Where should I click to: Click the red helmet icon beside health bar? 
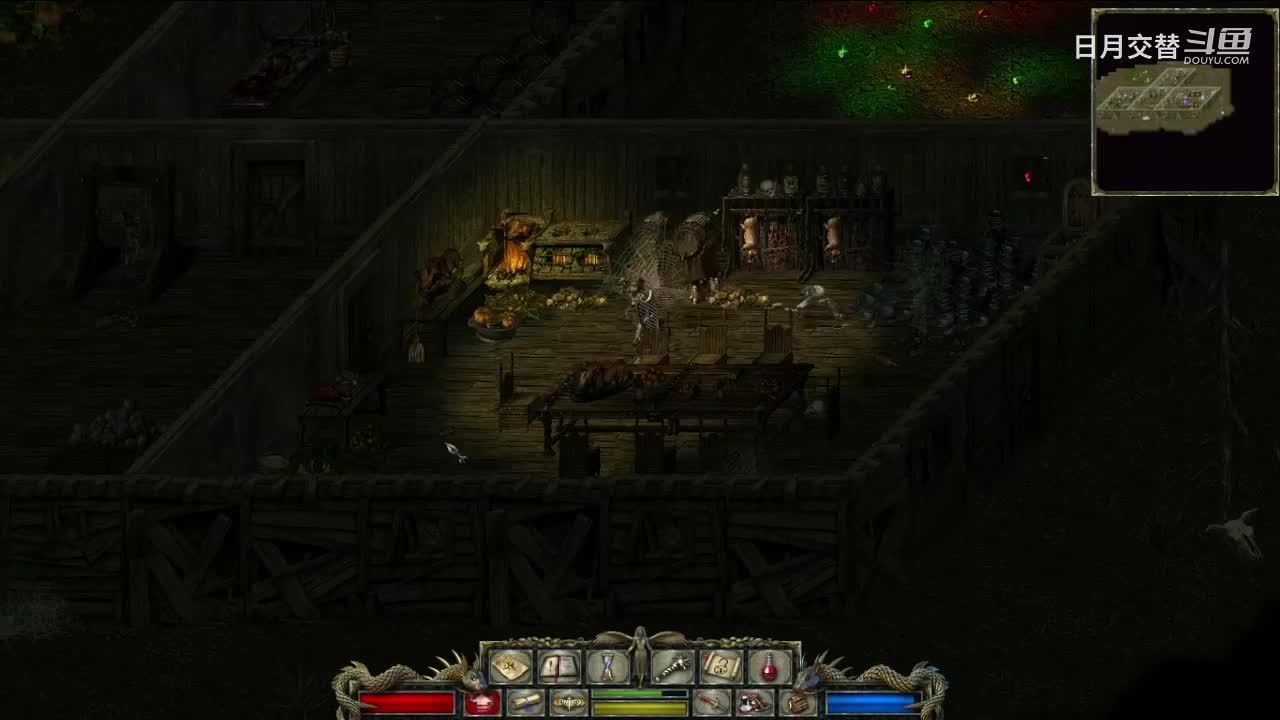pos(483,703)
